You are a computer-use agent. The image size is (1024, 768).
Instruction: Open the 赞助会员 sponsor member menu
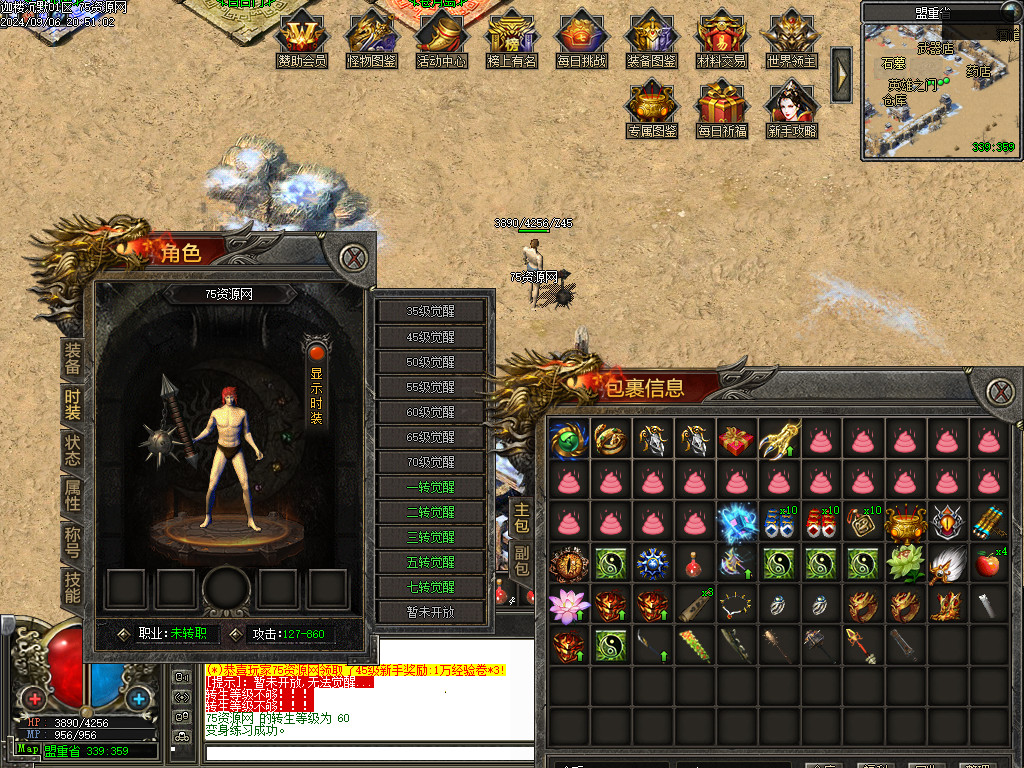(x=301, y=38)
